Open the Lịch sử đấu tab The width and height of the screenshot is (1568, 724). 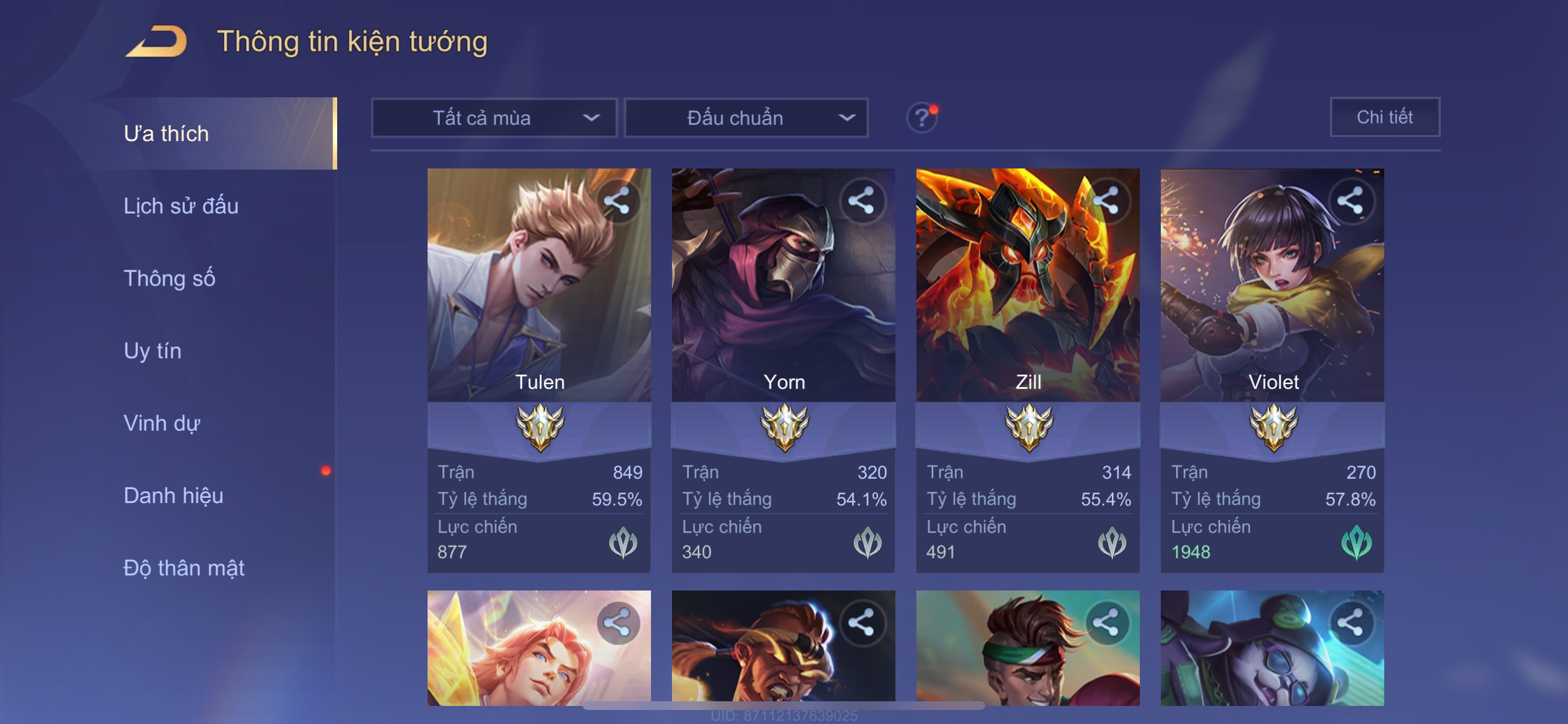[181, 206]
